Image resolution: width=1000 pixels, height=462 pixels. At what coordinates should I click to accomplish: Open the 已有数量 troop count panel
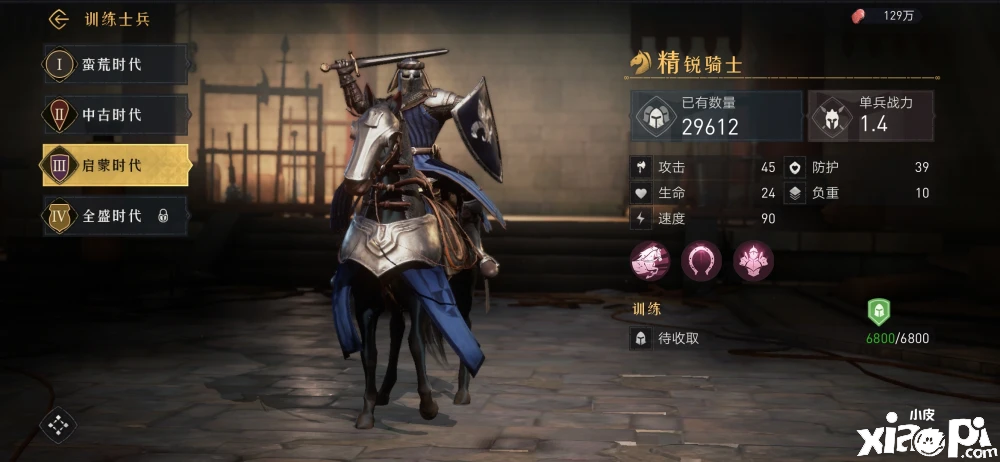(x=716, y=116)
